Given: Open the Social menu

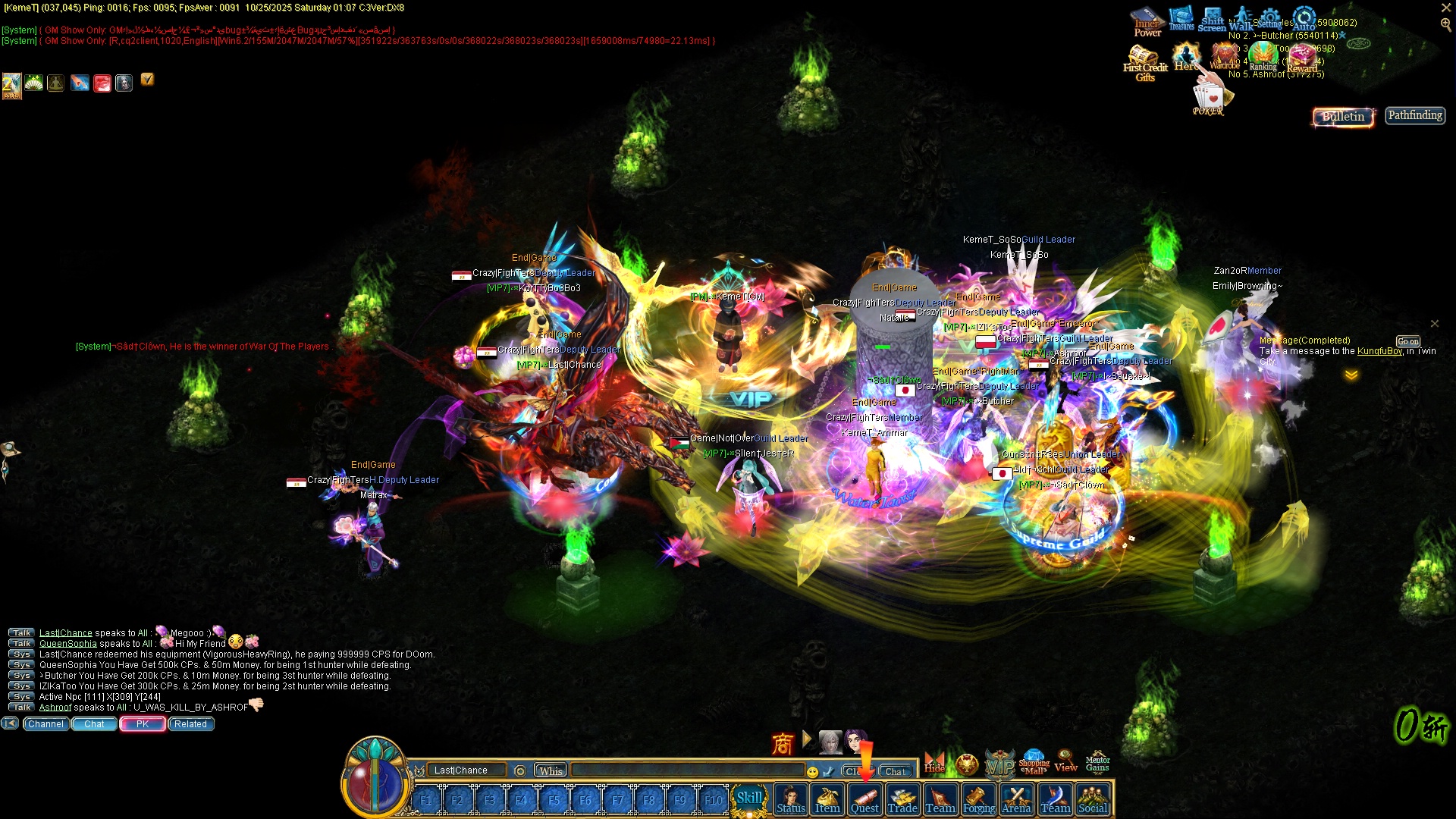Looking at the screenshot, I should (x=1093, y=801).
